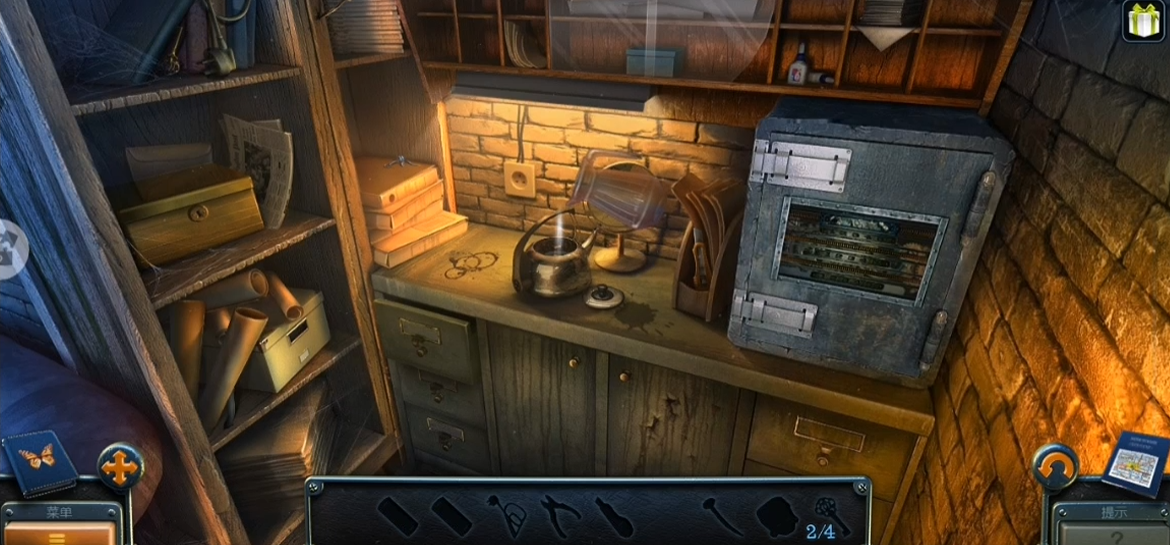Open the blue map booklet
Viewport: 1170px width, 545px height.
(1137, 462)
